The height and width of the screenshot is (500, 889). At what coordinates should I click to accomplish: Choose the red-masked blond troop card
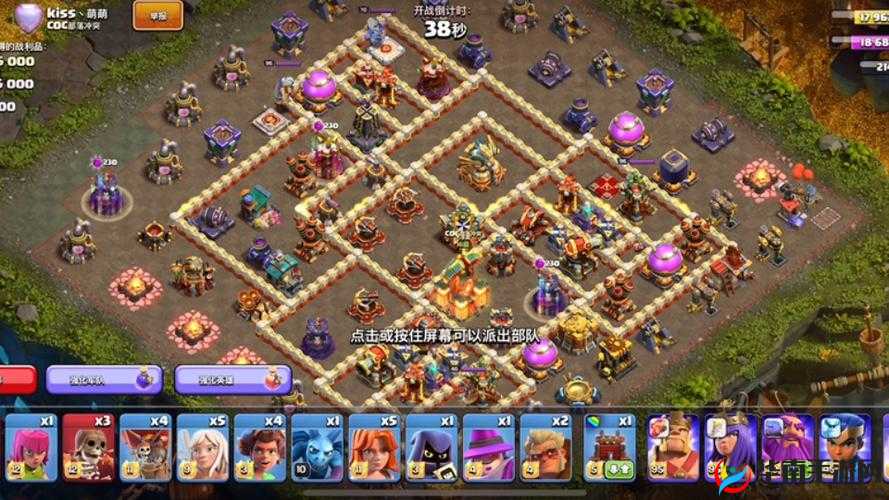coord(545,447)
